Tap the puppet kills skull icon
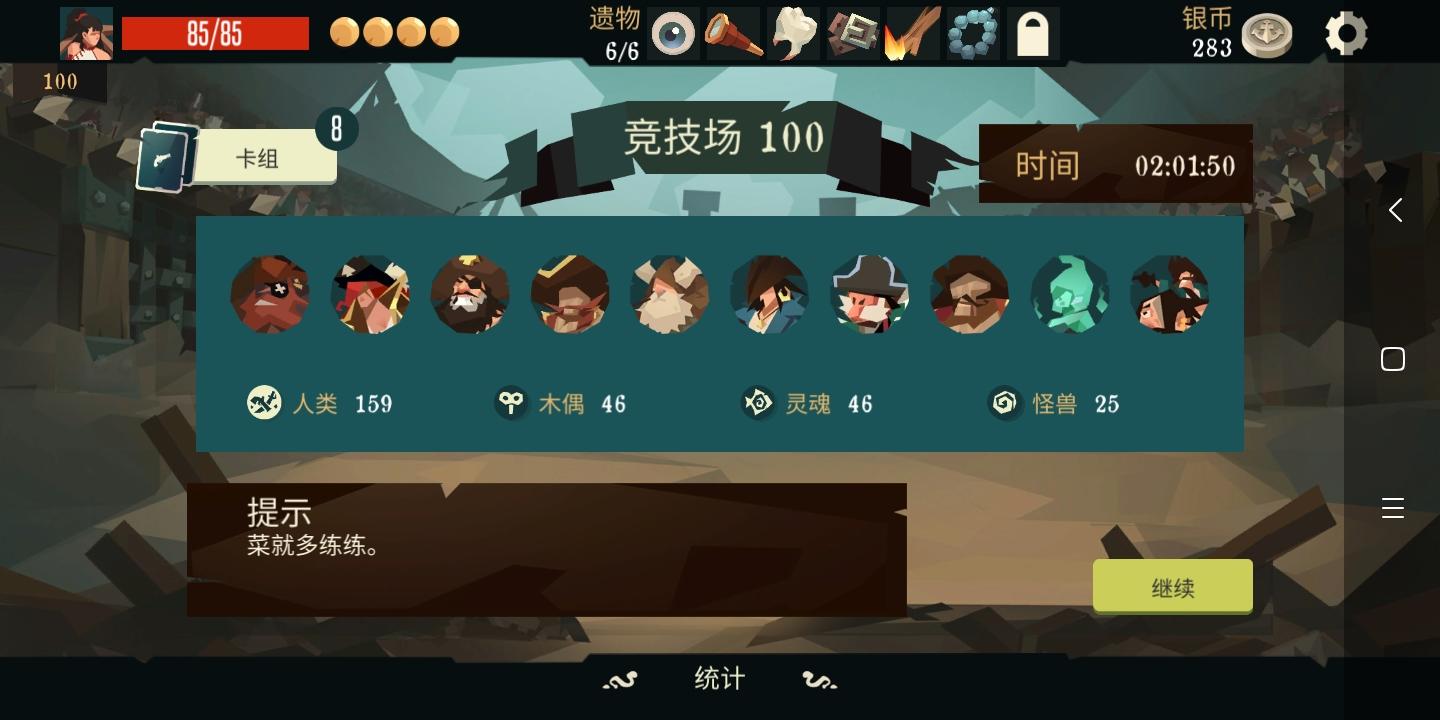1440x720 pixels. [511, 403]
